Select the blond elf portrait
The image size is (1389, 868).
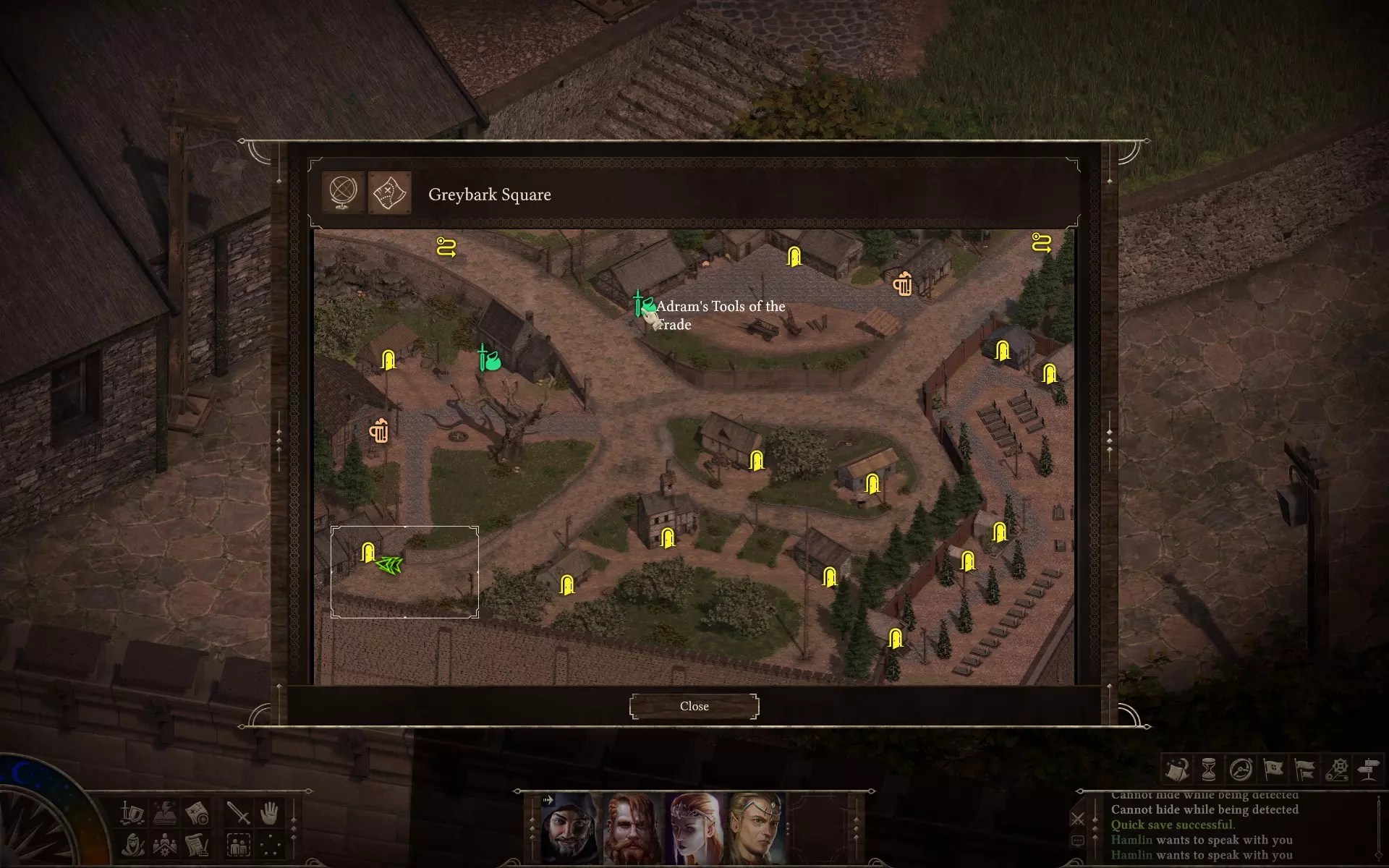pyautogui.click(x=756, y=828)
